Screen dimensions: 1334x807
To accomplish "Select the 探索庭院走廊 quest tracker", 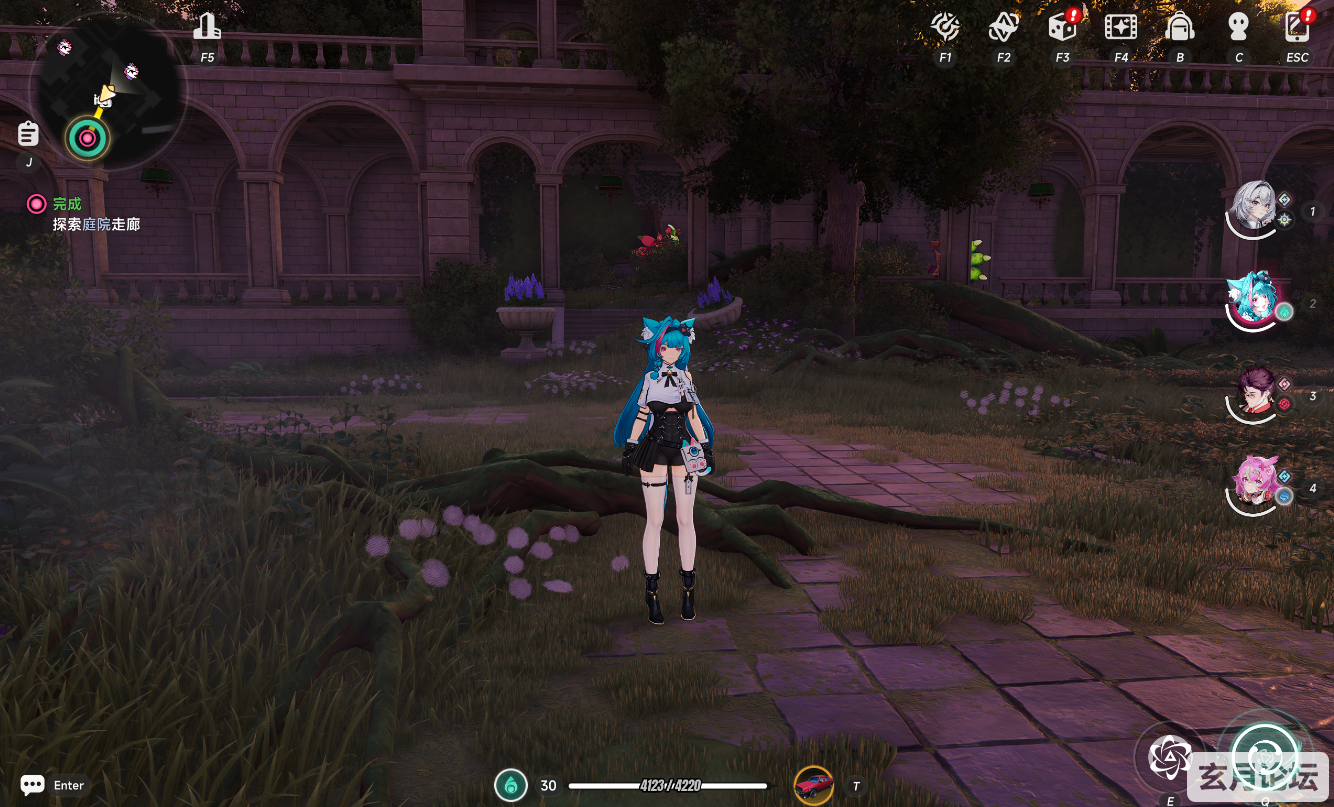I will pyautogui.click(x=96, y=225).
